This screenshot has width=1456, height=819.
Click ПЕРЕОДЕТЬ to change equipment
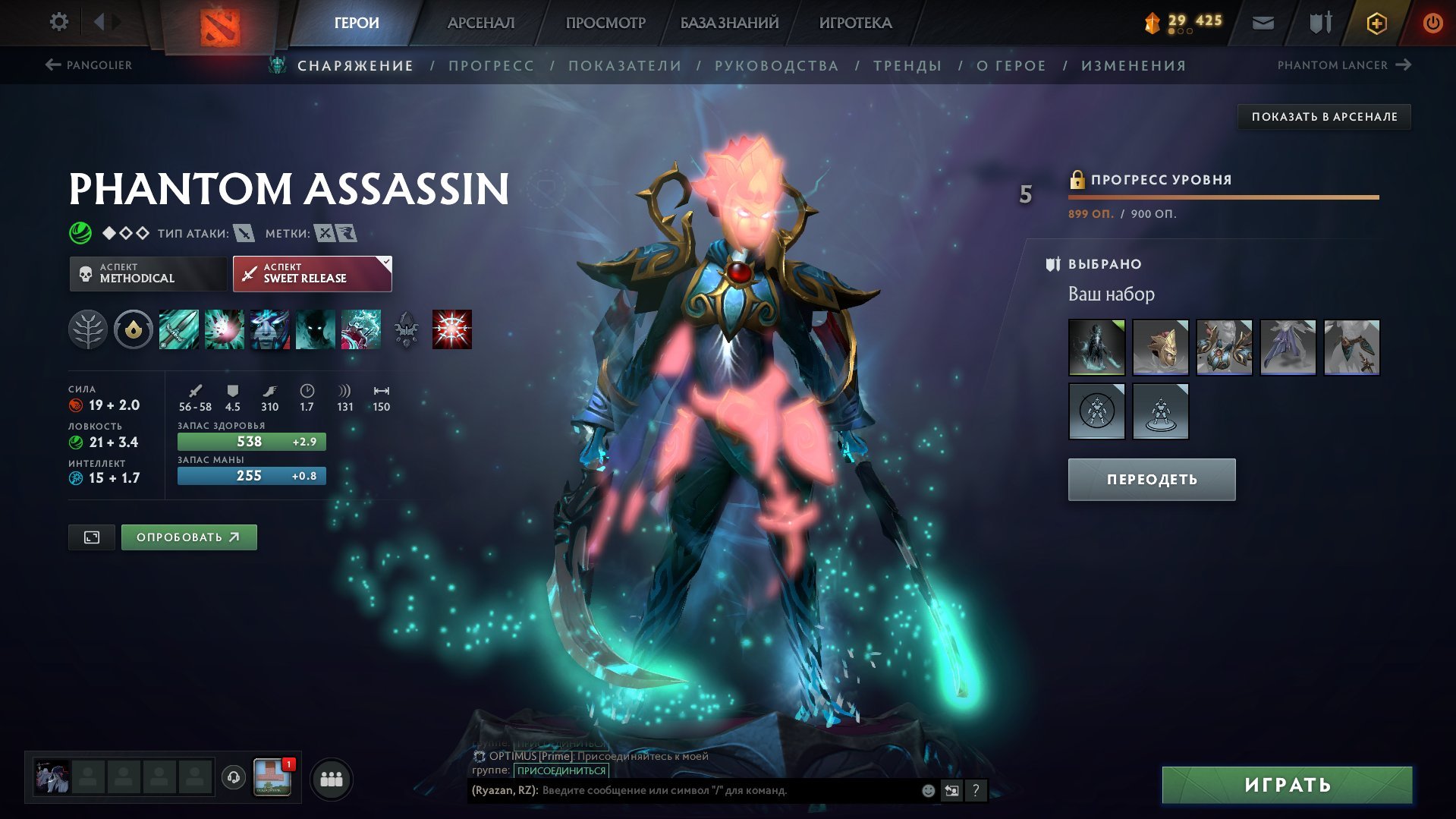[1151, 480]
